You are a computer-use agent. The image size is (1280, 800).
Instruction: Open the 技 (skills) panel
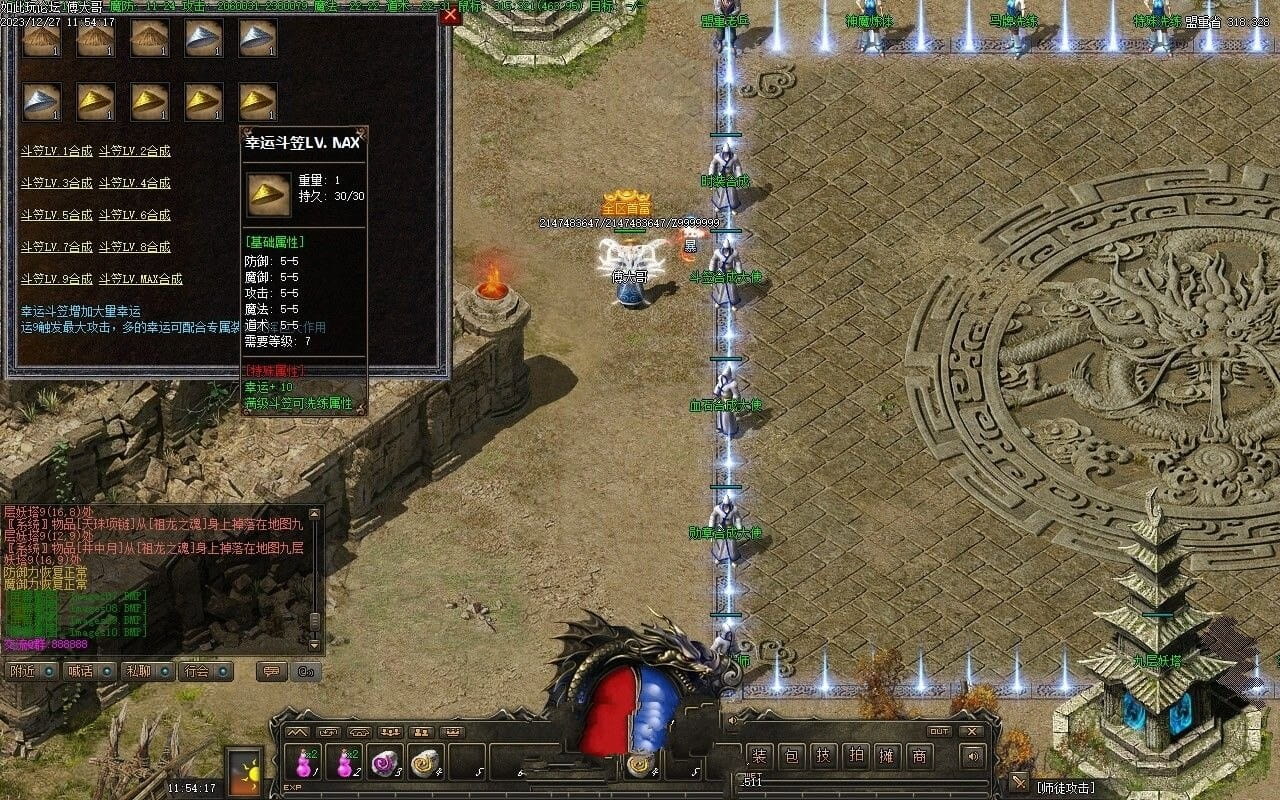[x=823, y=756]
